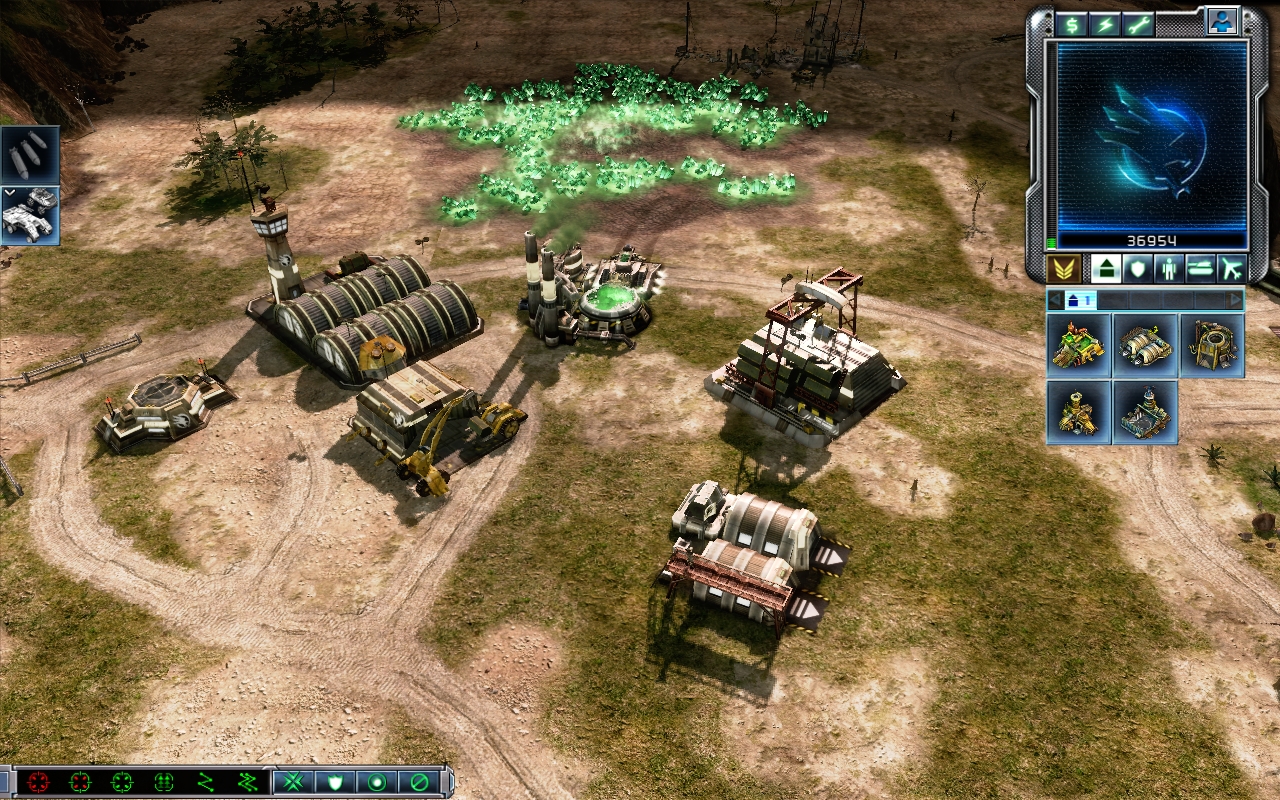
Task: Activate the dollar-sign sell mode button
Action: click(x=1073, y=25)
